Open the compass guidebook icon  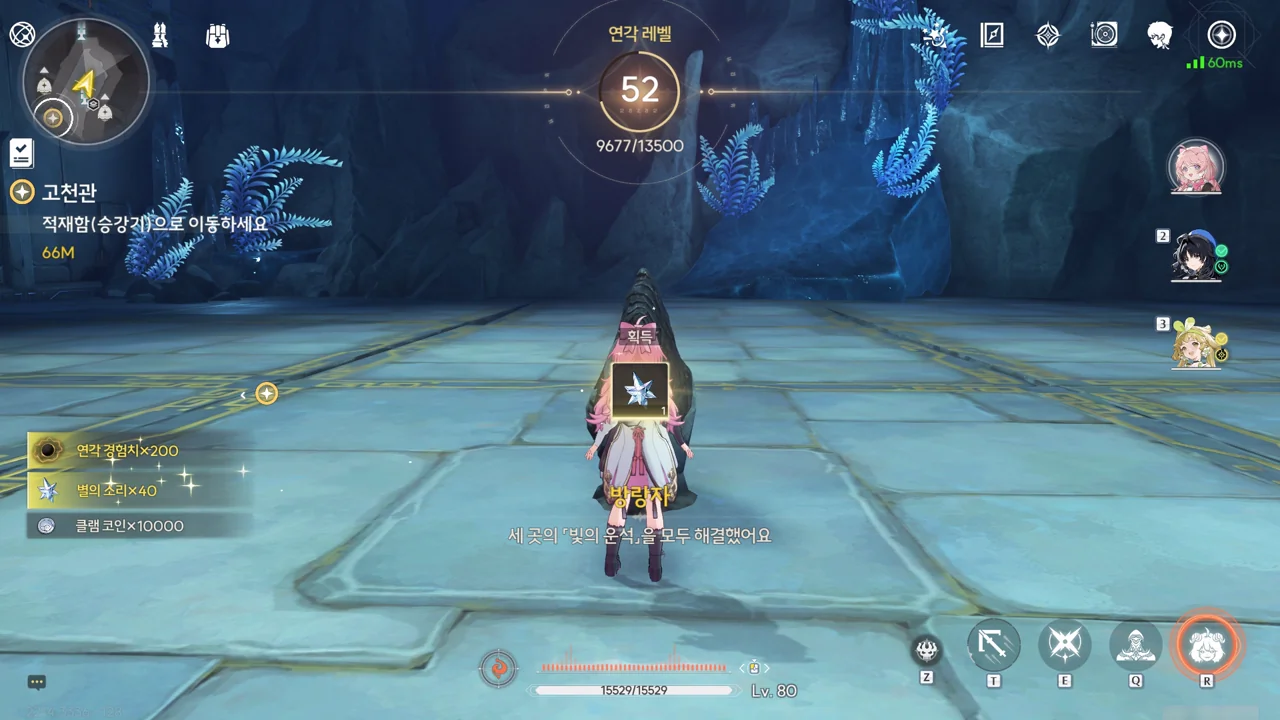point(992,36)
